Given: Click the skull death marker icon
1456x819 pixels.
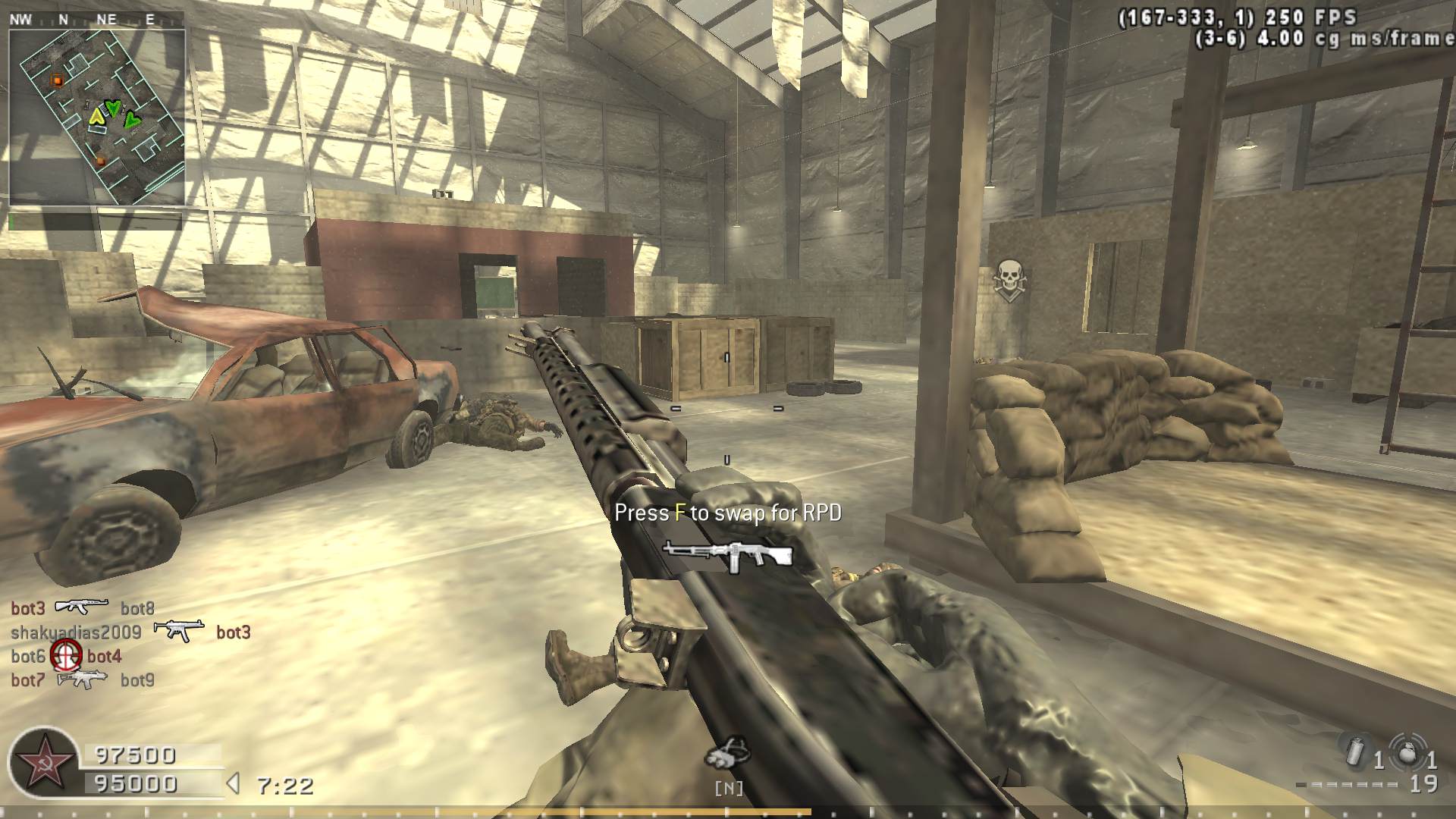Looking at the screenshot, I should click(x=1009, y=279).
